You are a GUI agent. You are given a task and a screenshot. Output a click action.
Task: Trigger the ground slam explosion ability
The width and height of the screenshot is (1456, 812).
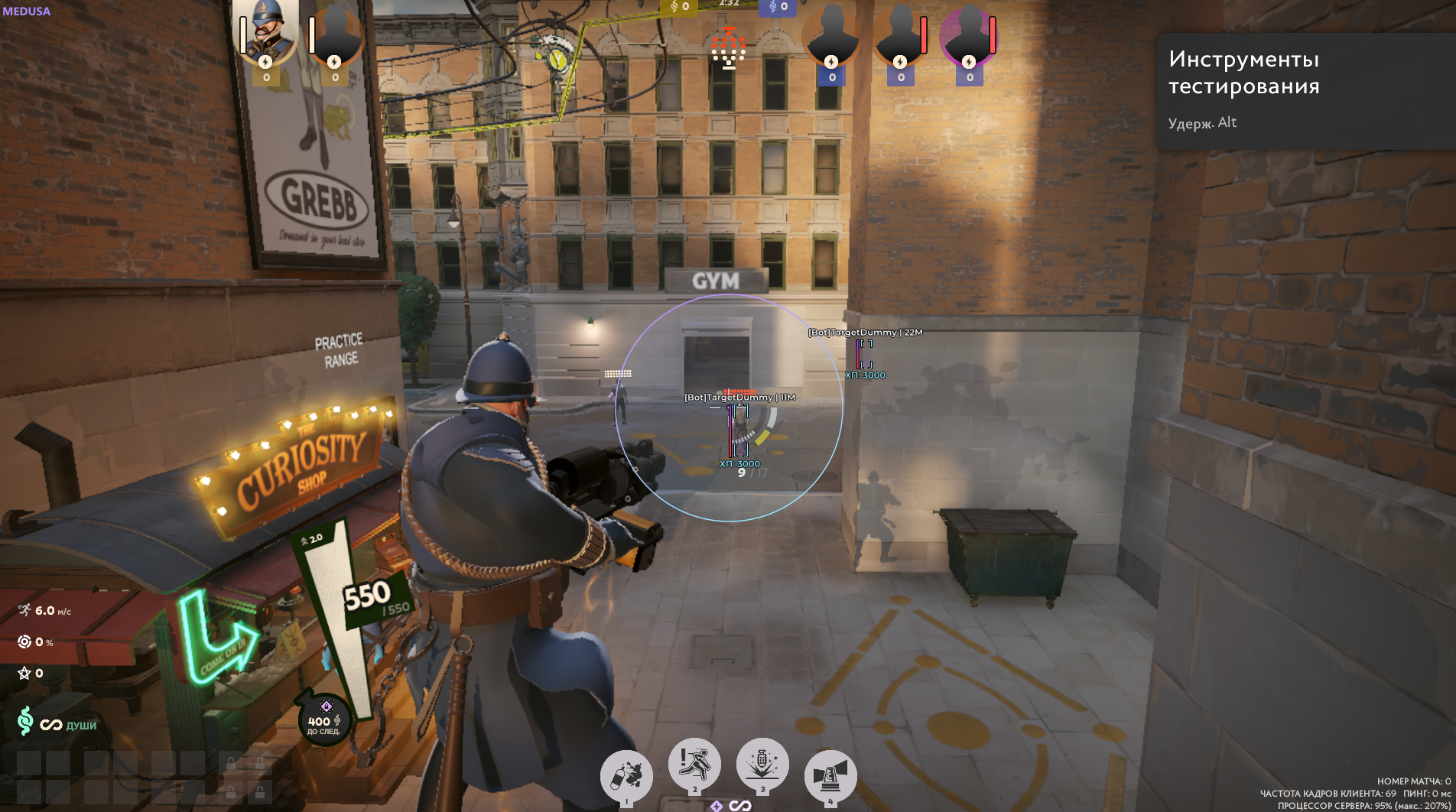click(x=762, y=765)
